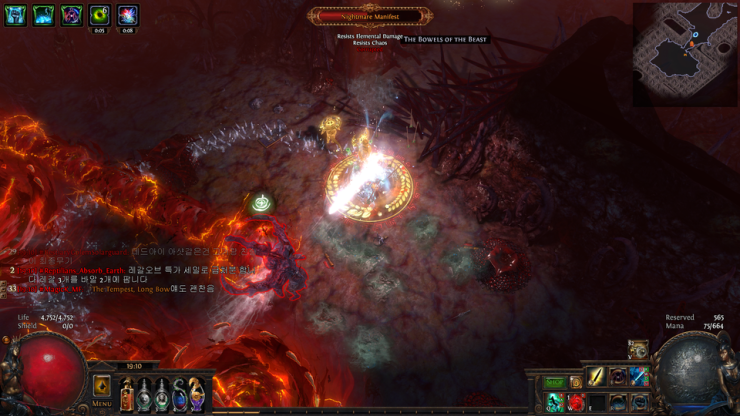
Task: Open the green Shop button
Action: click(x=554, y=382)
